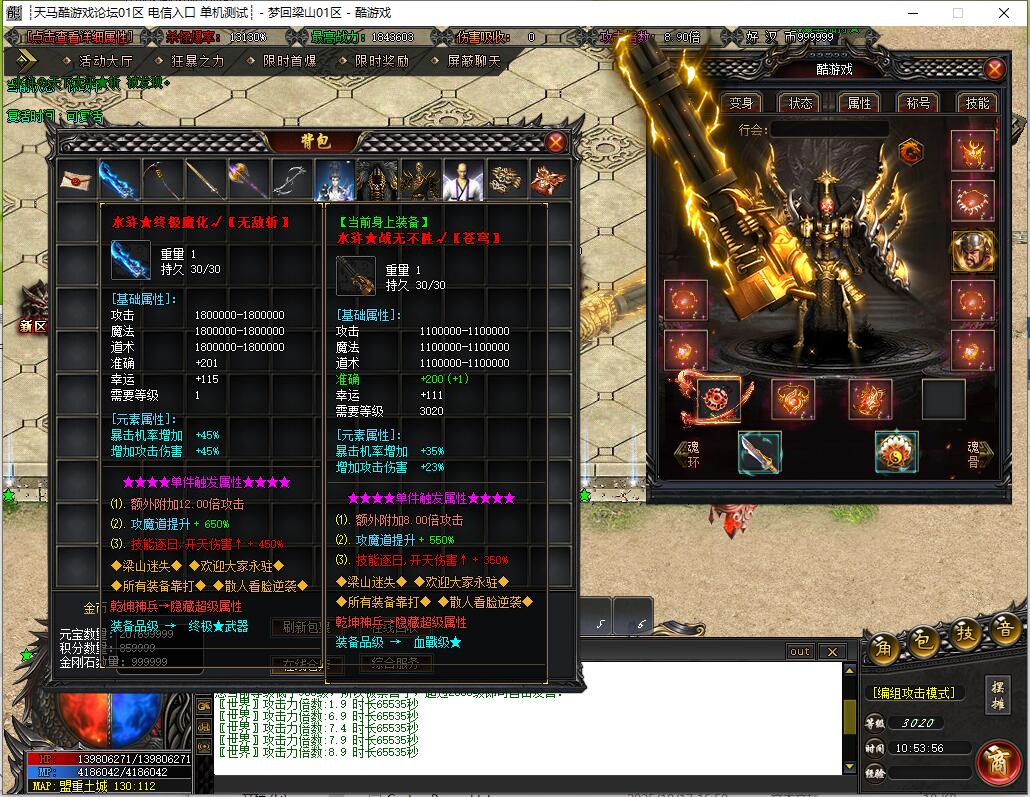Switch to the 变身 tab

(741, 103)
